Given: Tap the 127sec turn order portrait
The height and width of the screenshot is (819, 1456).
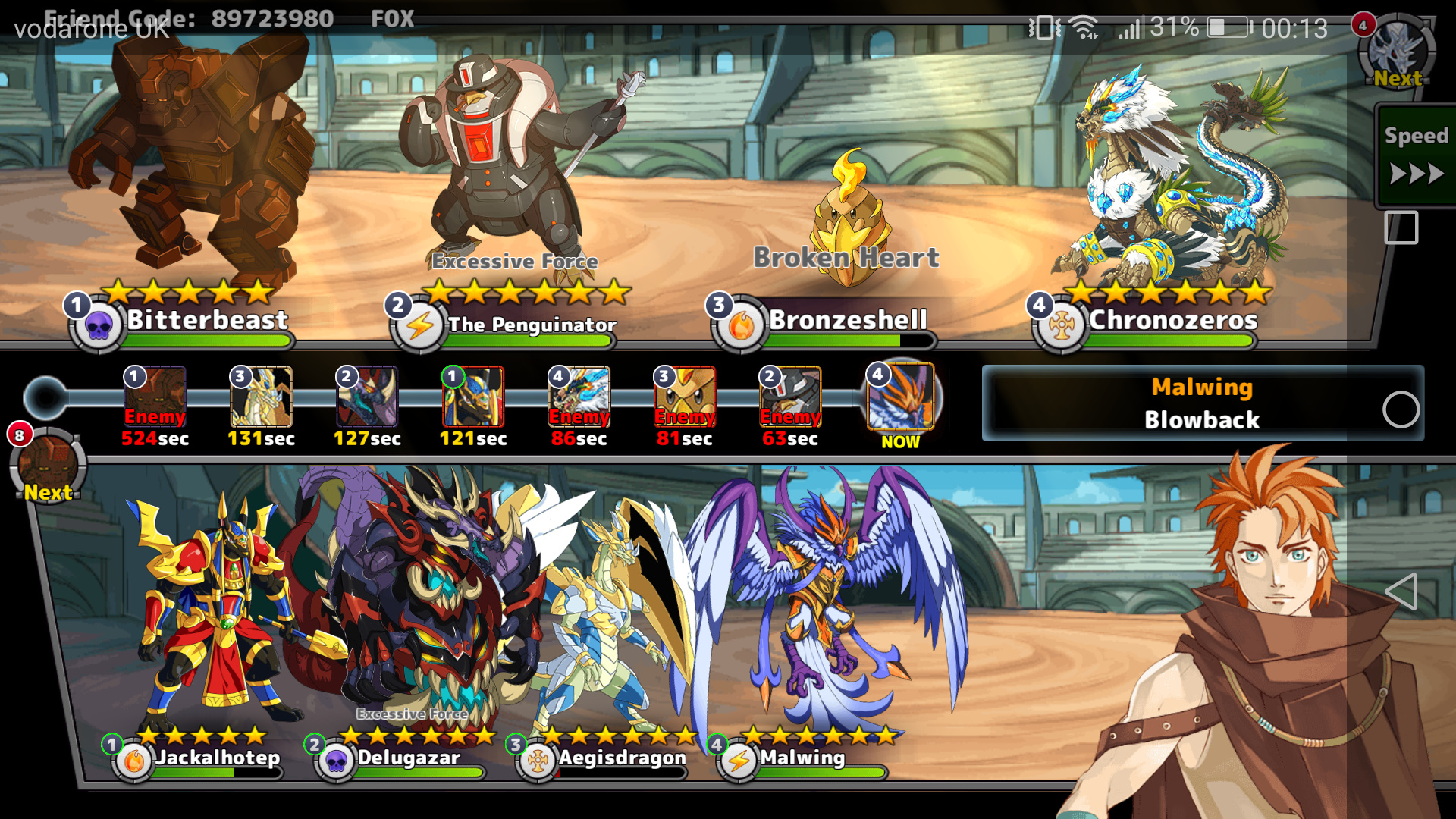Looking at the screenshot, I should tap(367, 397).
